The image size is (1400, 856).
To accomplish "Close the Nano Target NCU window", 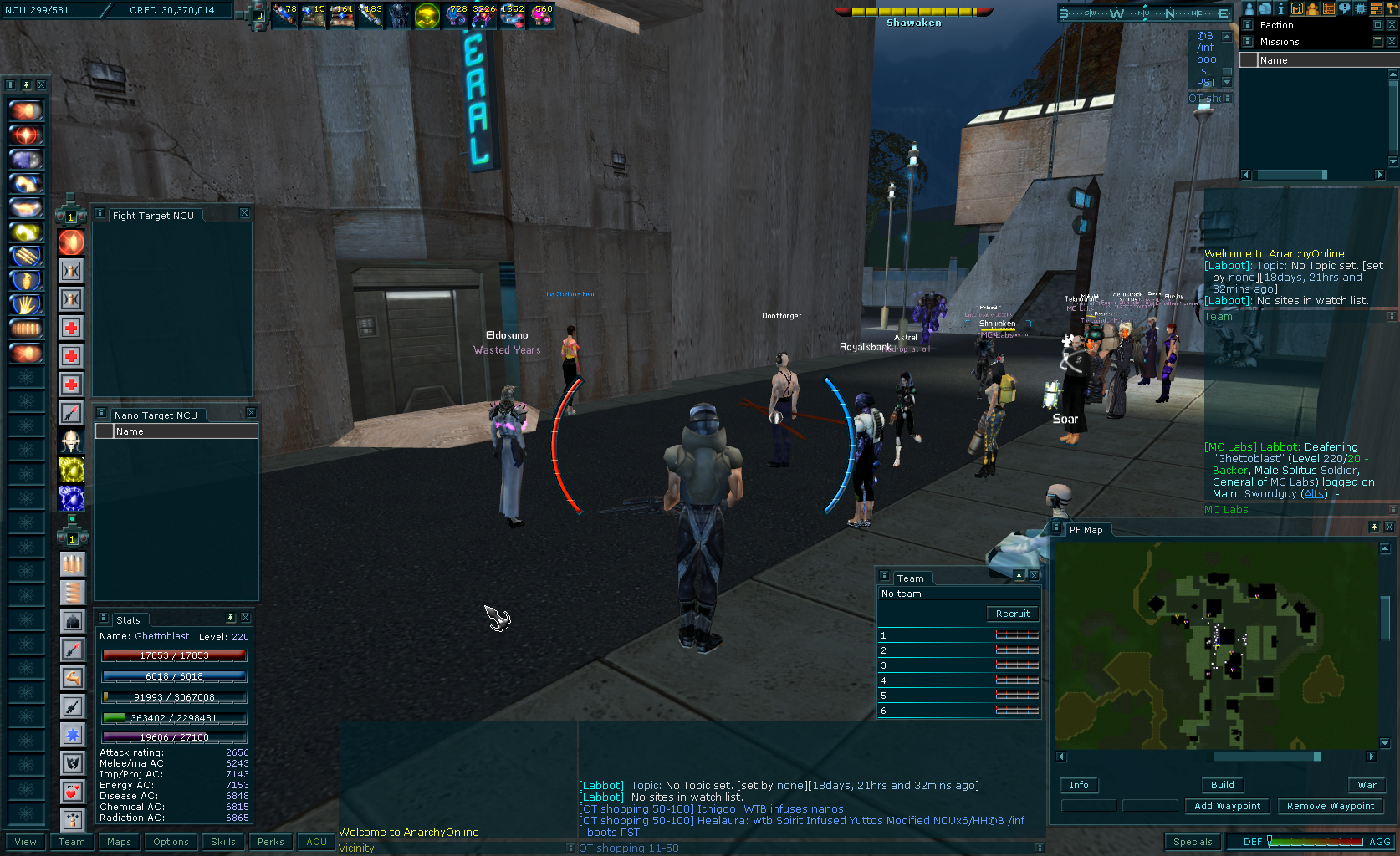I will pyautogui.click(x=251, y=413).
